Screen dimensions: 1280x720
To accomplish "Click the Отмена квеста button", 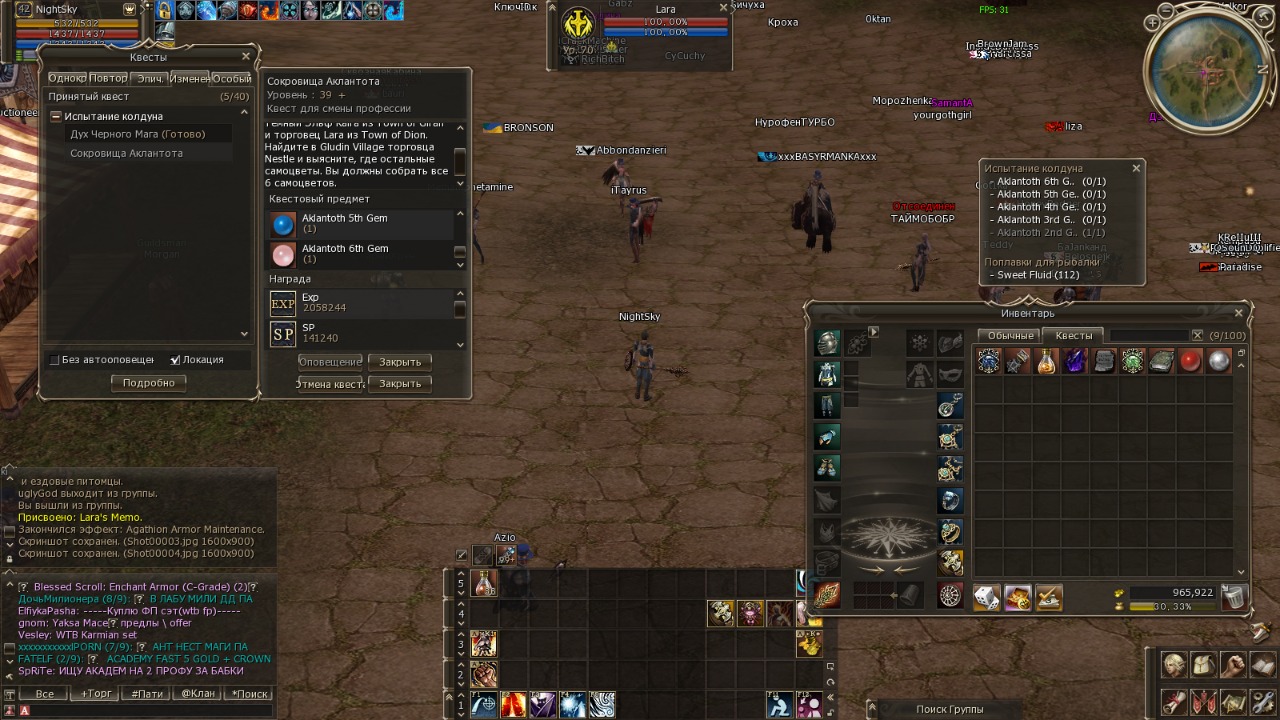I will click(x=330, y=384).
